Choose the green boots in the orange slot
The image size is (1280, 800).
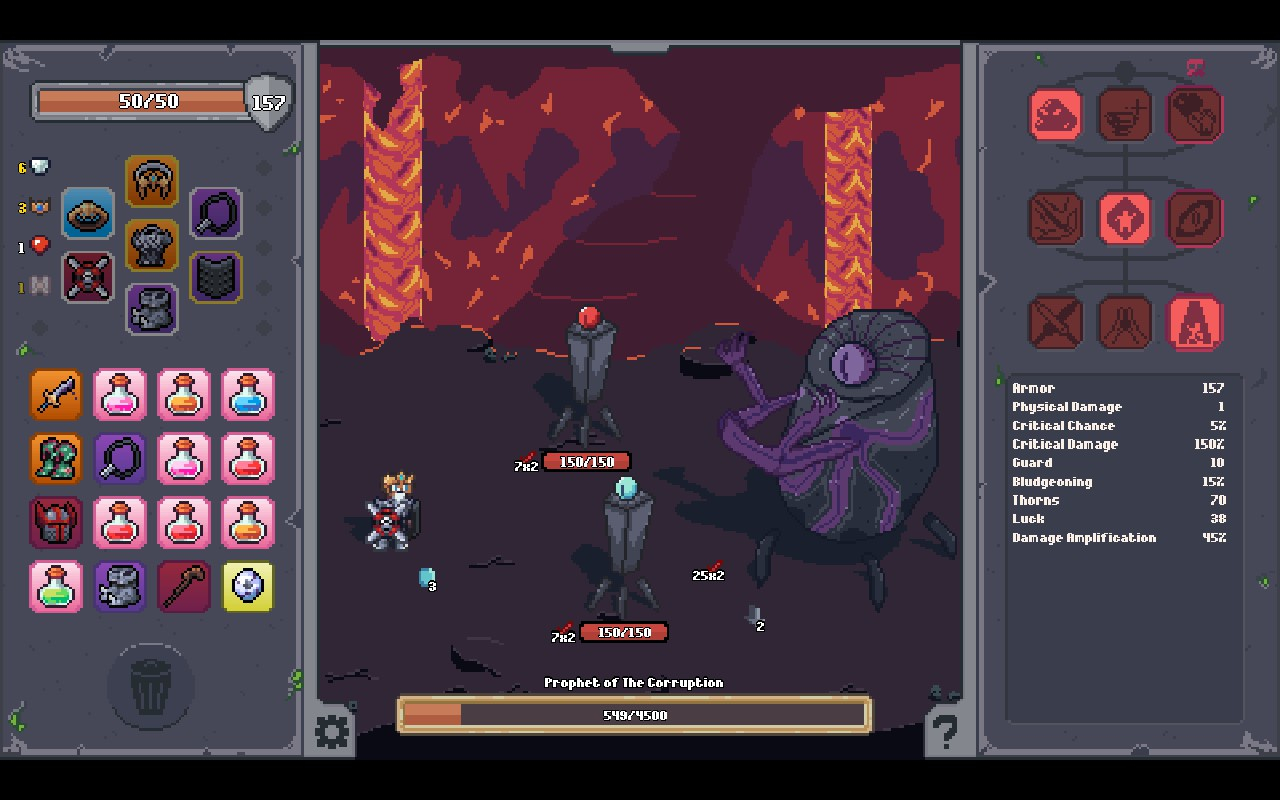coord(56,459)
